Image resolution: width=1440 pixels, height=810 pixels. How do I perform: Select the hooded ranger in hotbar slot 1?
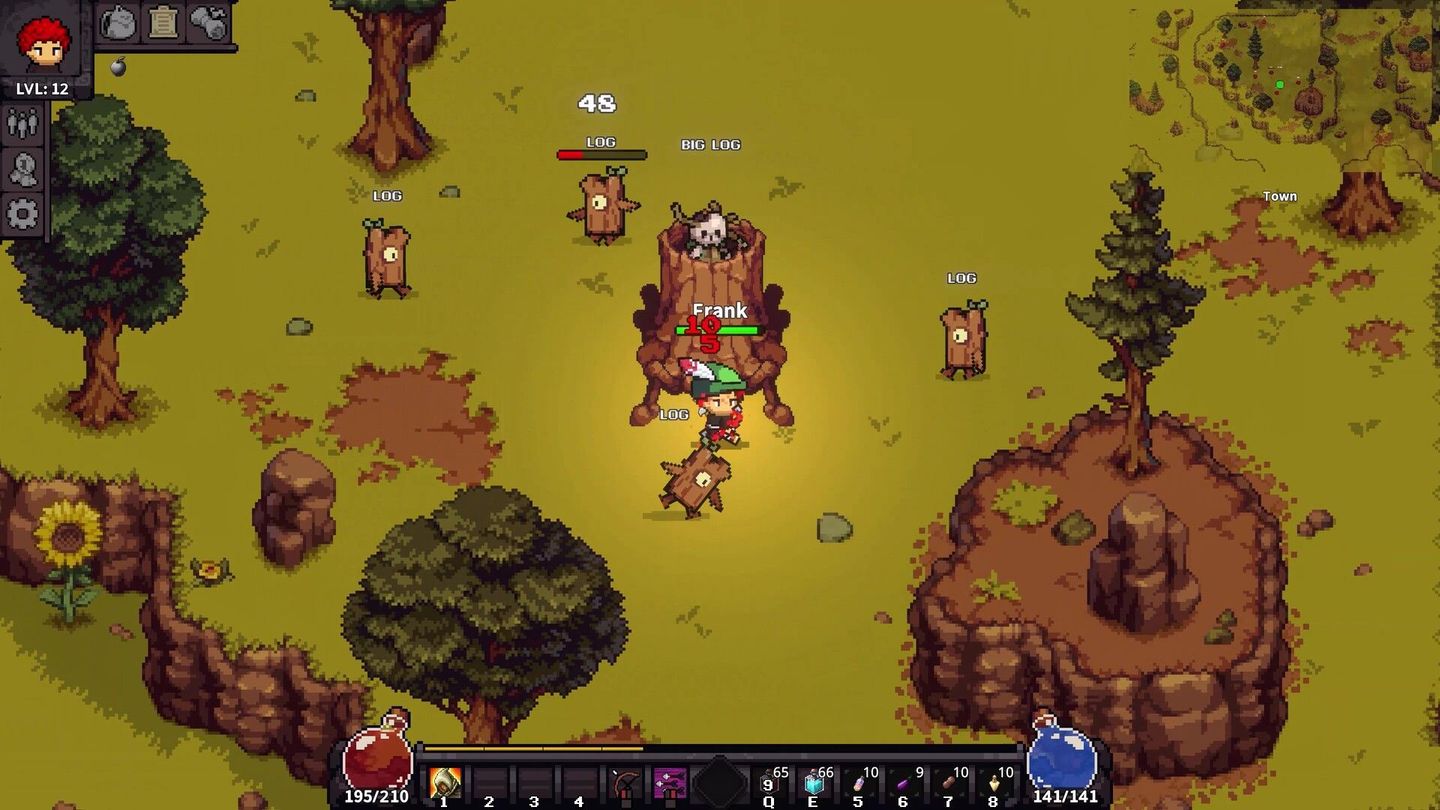(446, 780)
